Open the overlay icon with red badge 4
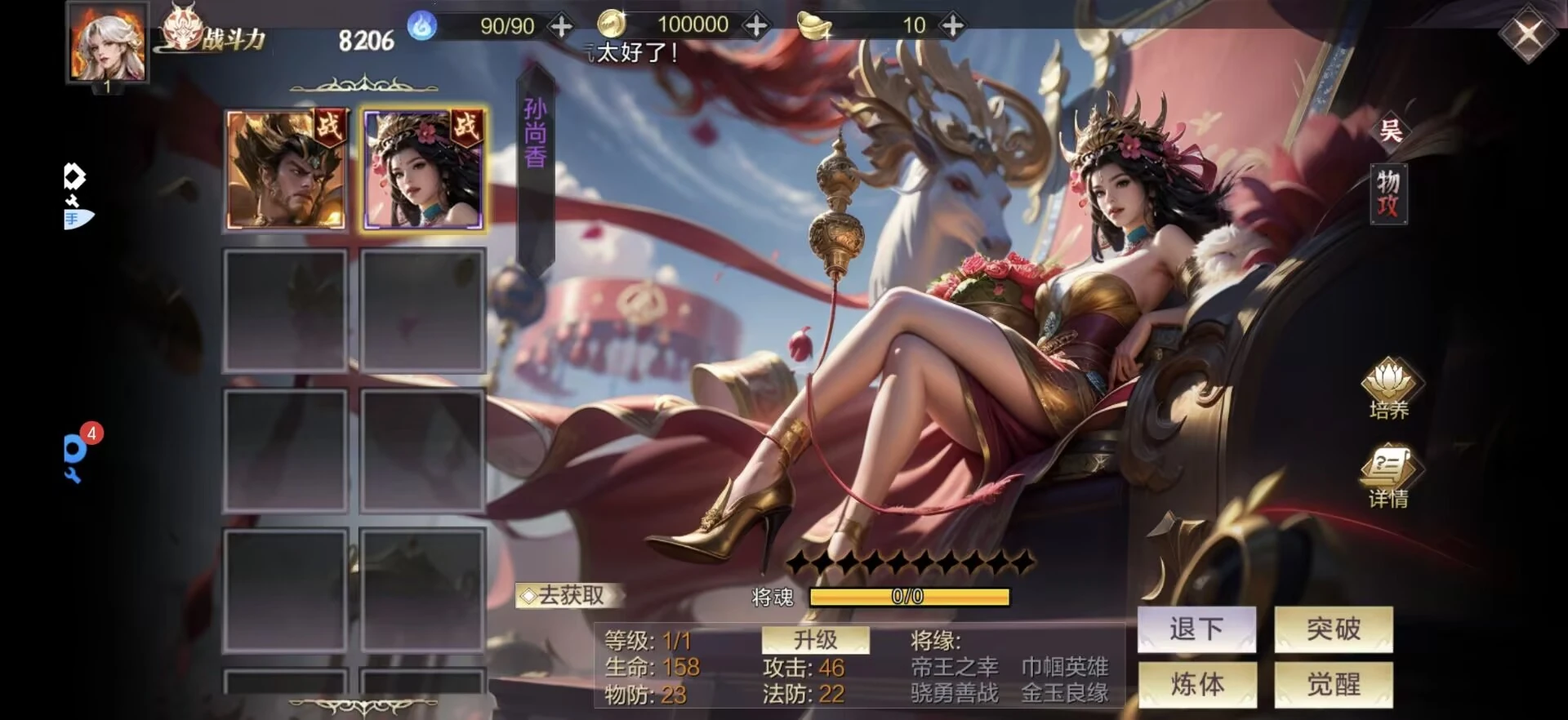 (76, 453)
